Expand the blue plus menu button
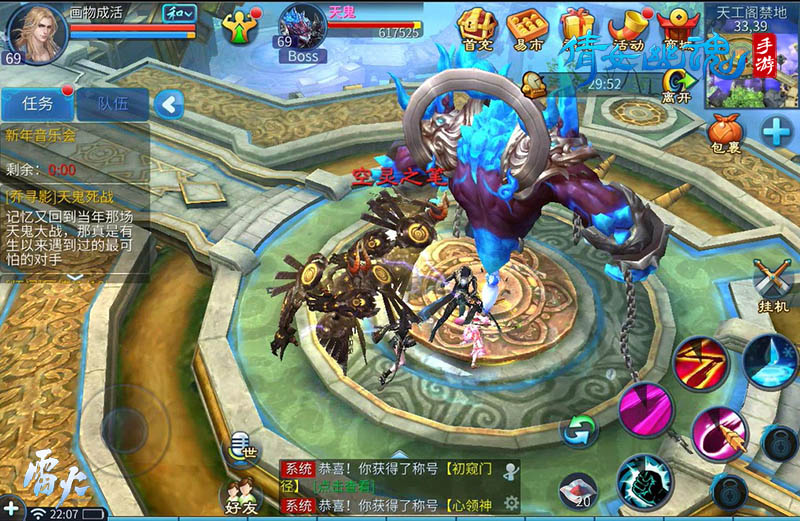Image resolution: width=800 pixels, height=521 pixels. [x=776, y=130]
